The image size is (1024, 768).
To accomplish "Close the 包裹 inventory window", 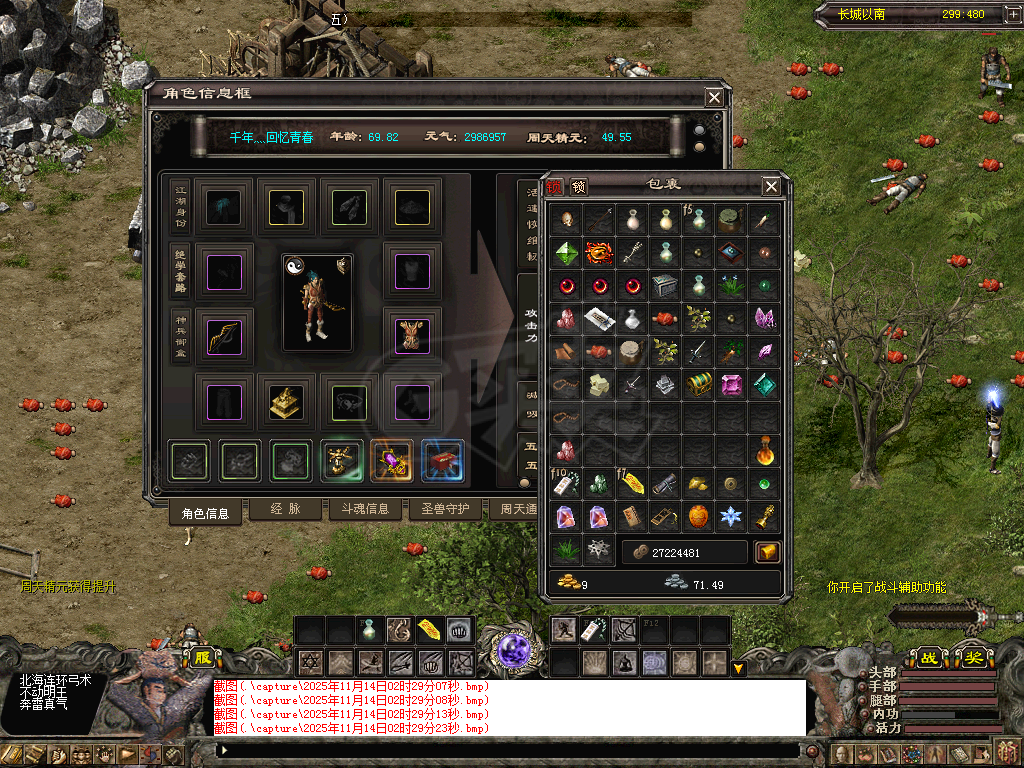I will (771, 186).
